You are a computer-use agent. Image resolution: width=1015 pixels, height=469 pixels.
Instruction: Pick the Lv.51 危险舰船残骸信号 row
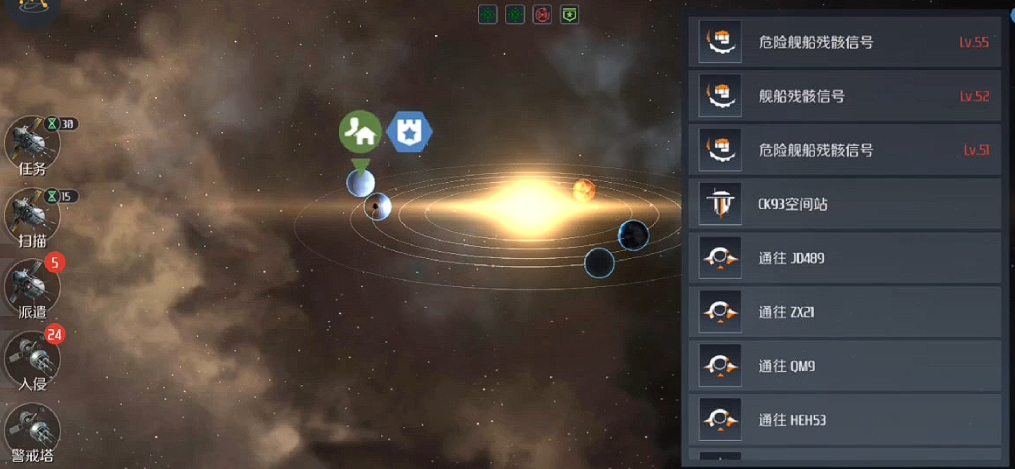pos(845,150)
